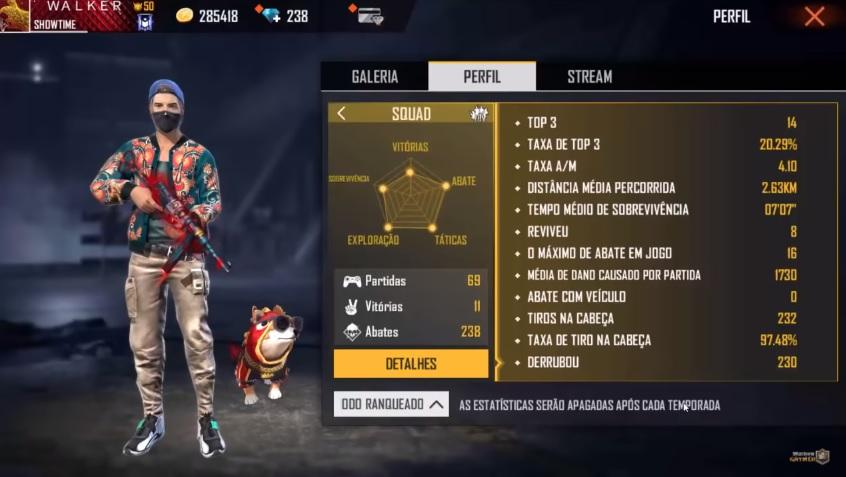Open the ranked mode dropdown

click(391, 404)
